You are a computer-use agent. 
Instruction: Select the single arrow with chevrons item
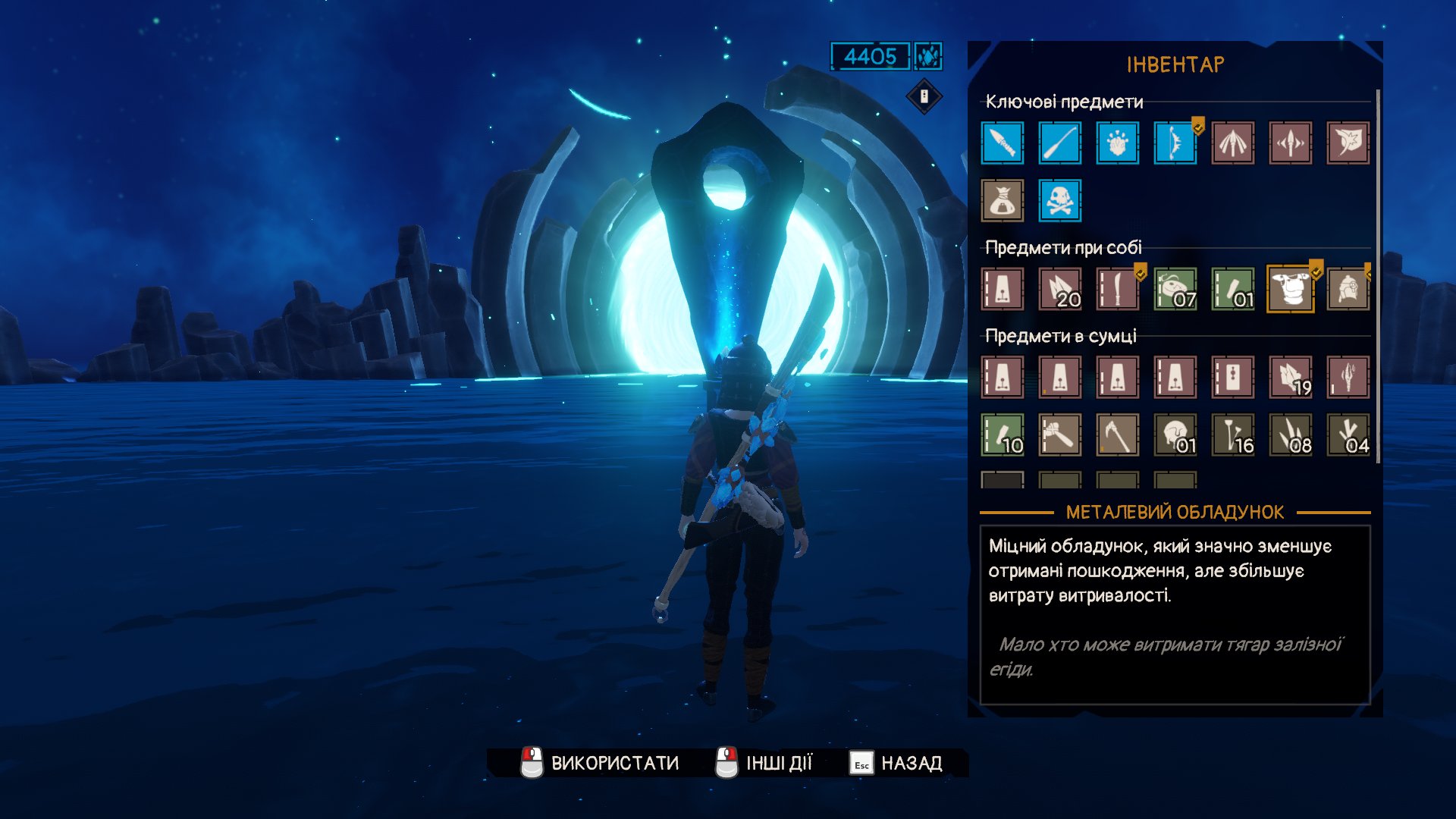click(x=1290, y=143)
